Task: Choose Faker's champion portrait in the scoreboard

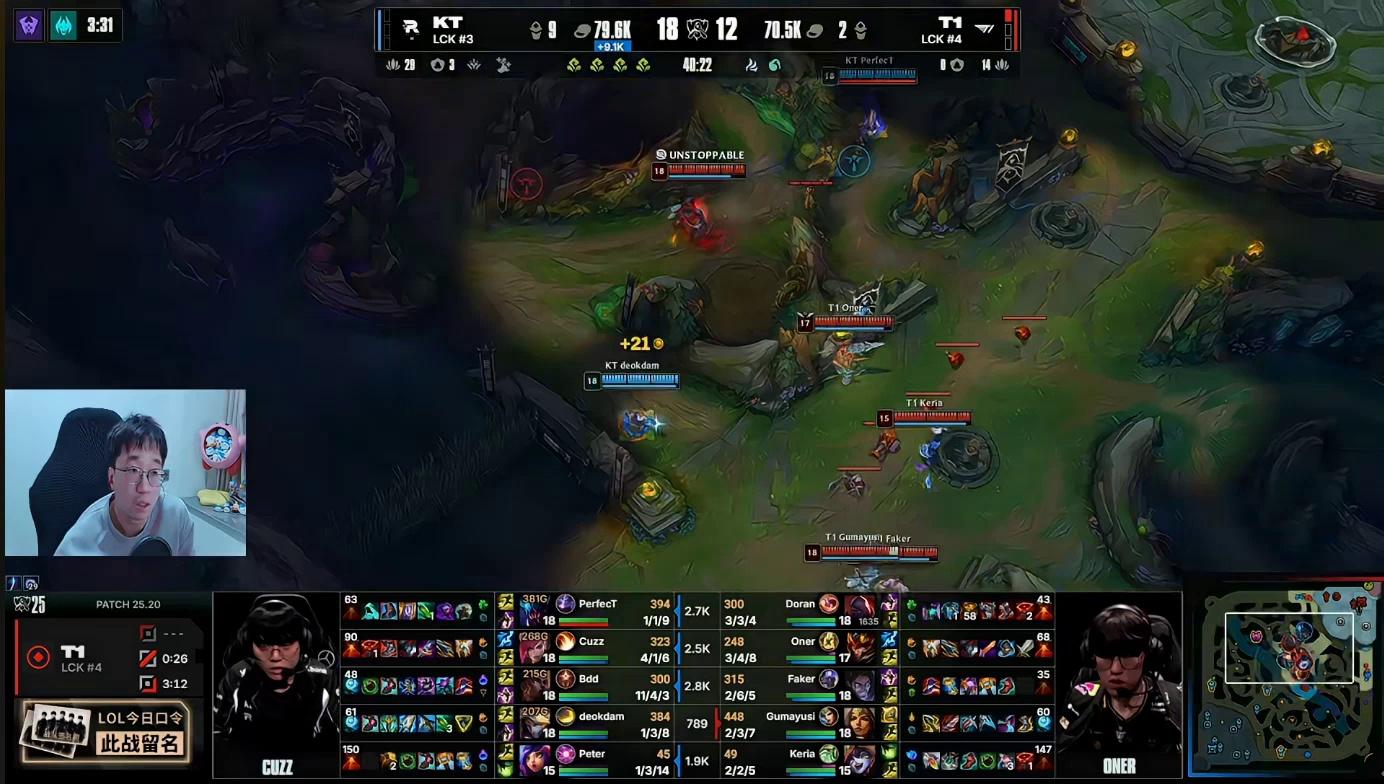Action: tap(860, 686)
